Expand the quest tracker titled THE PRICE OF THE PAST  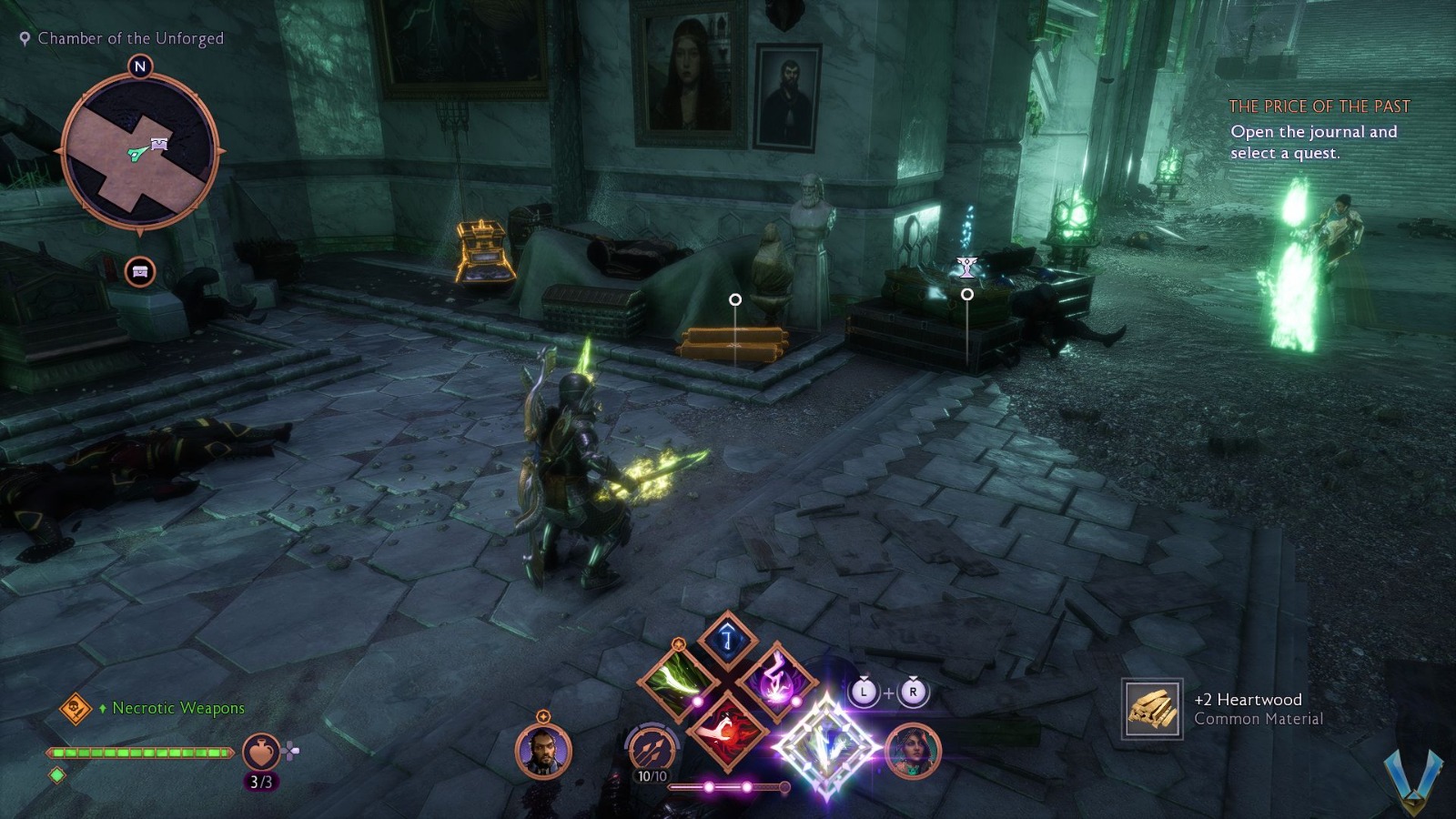tap(1319, 106)
